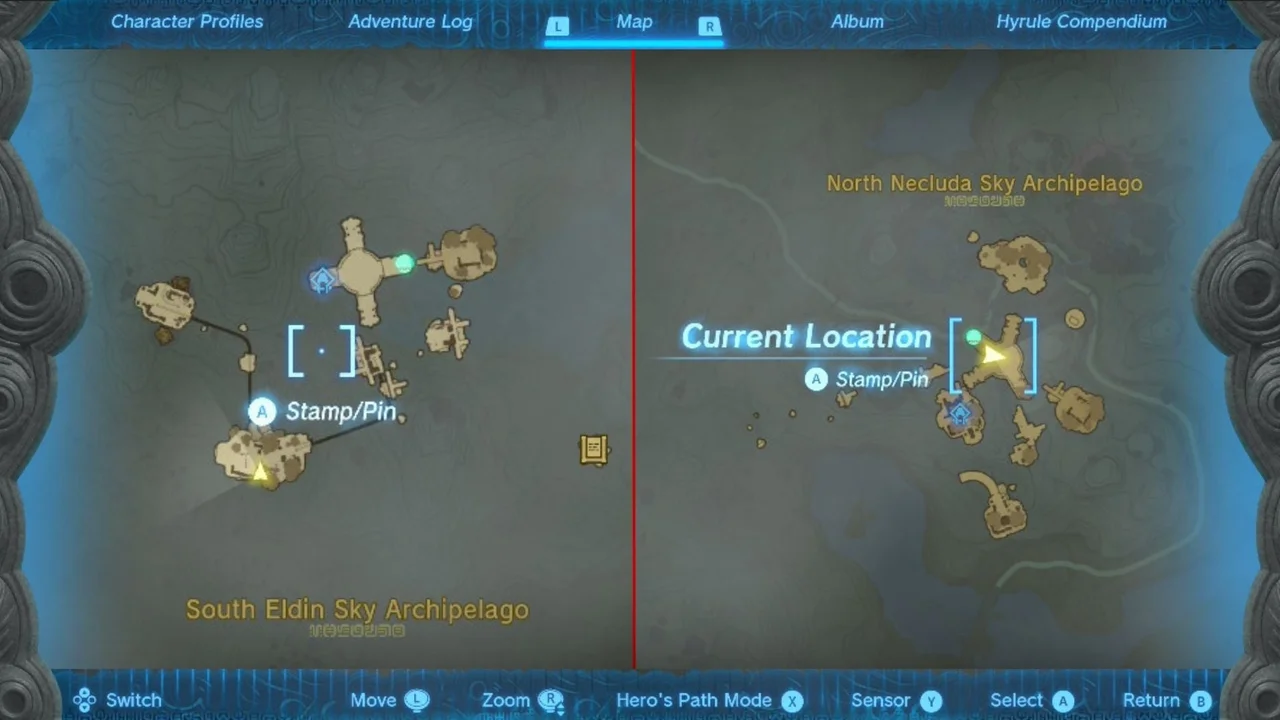
Task: Open Character Profiles
Action: pyautogui.click(x=187, y=21)
